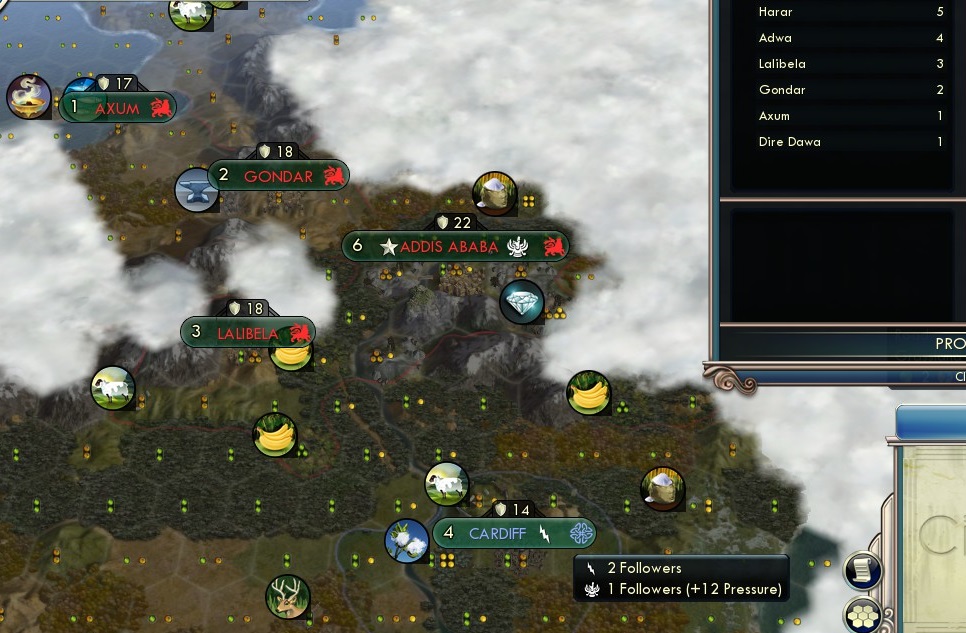Choose the Harar row in the city list
Viewport: 966px width, 633px height.
pos(850,12)
